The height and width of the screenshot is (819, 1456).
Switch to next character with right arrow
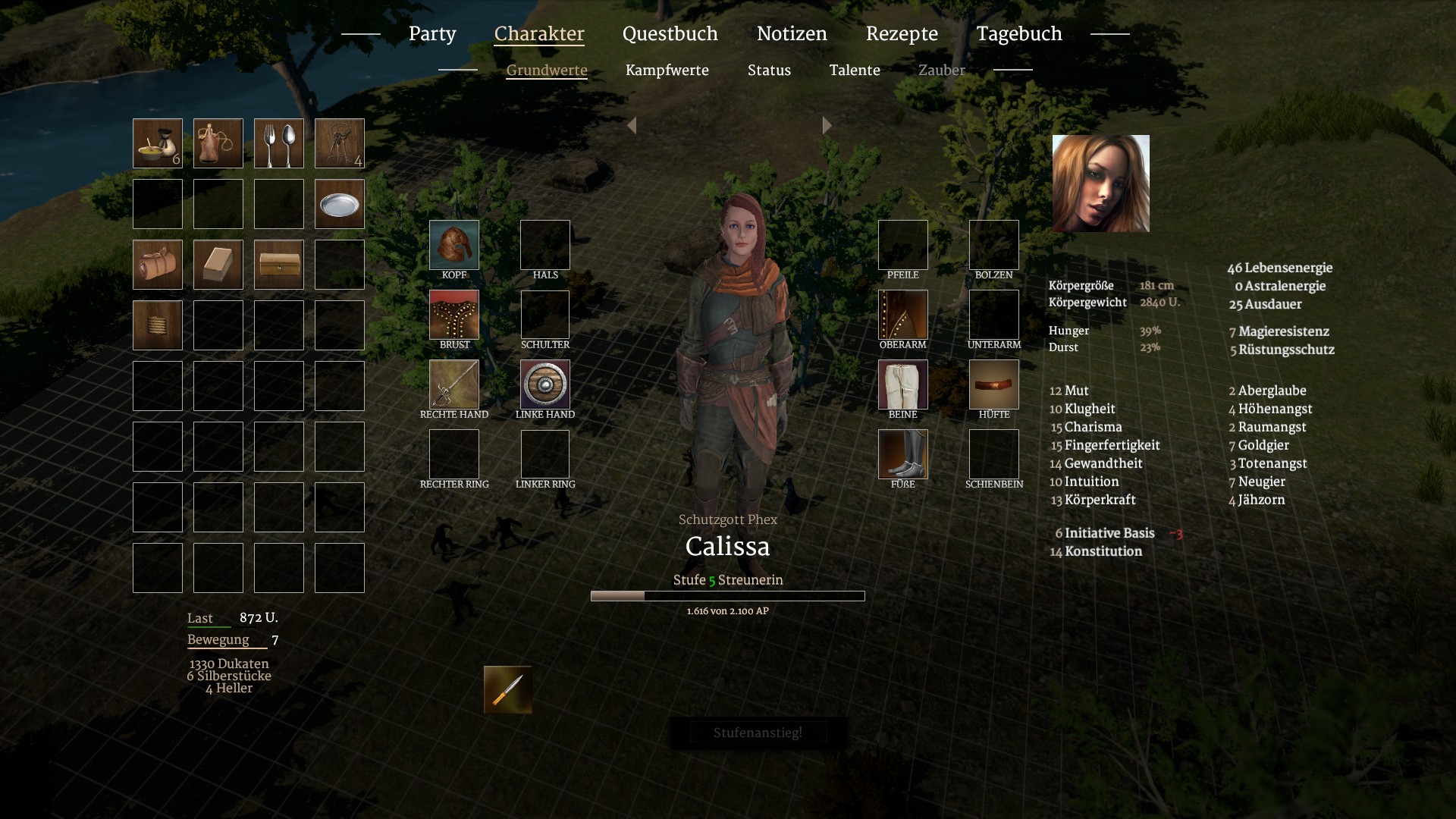[827, 126]
